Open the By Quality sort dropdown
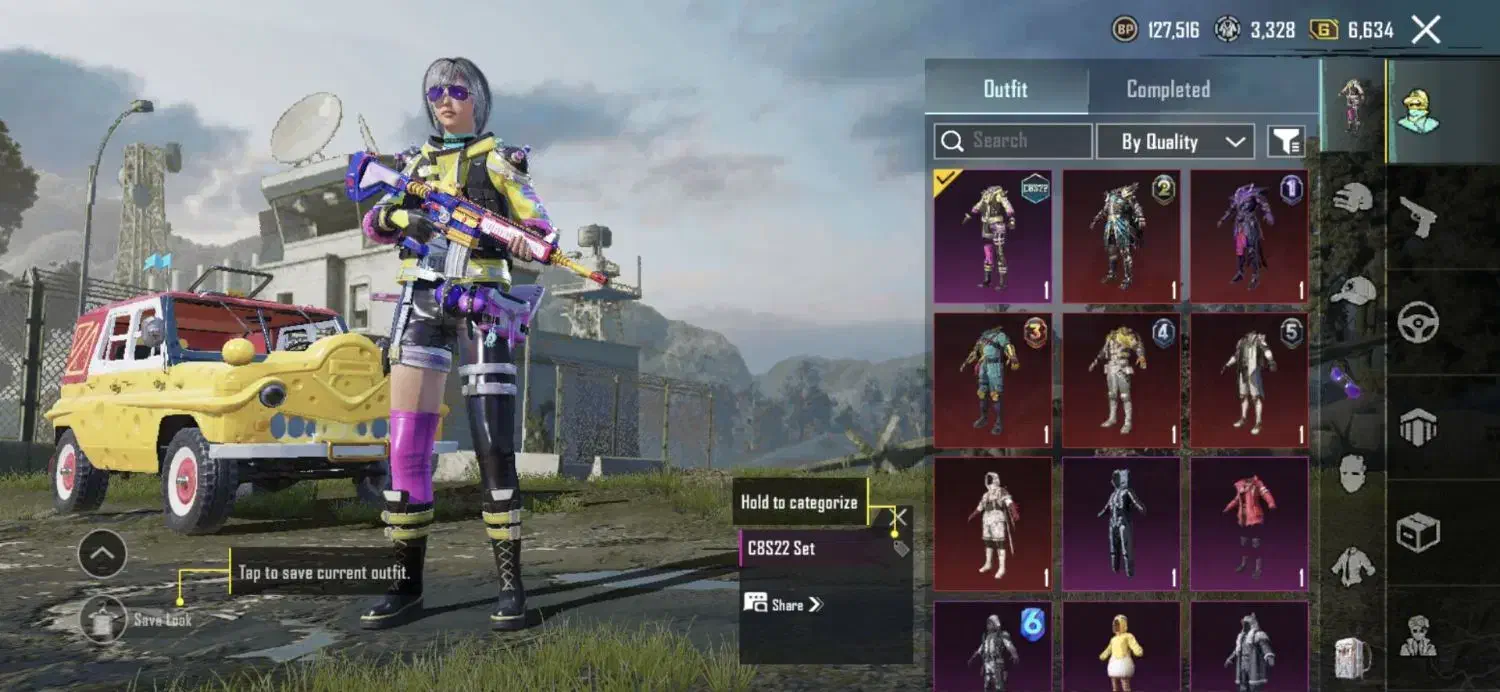The image size is (1500, 692). click(x=1175, y=142)
